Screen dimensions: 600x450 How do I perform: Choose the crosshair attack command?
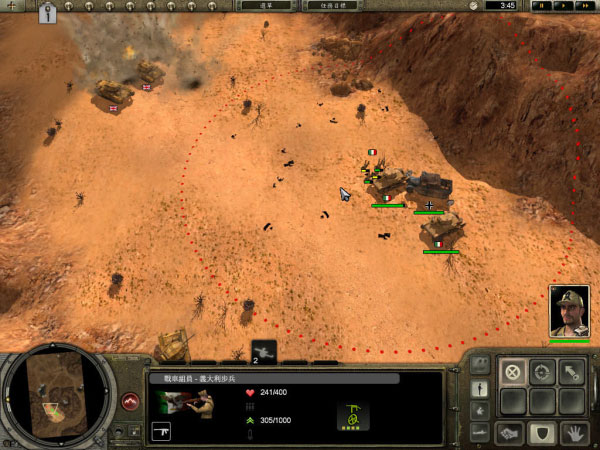[x=543, y=372]
